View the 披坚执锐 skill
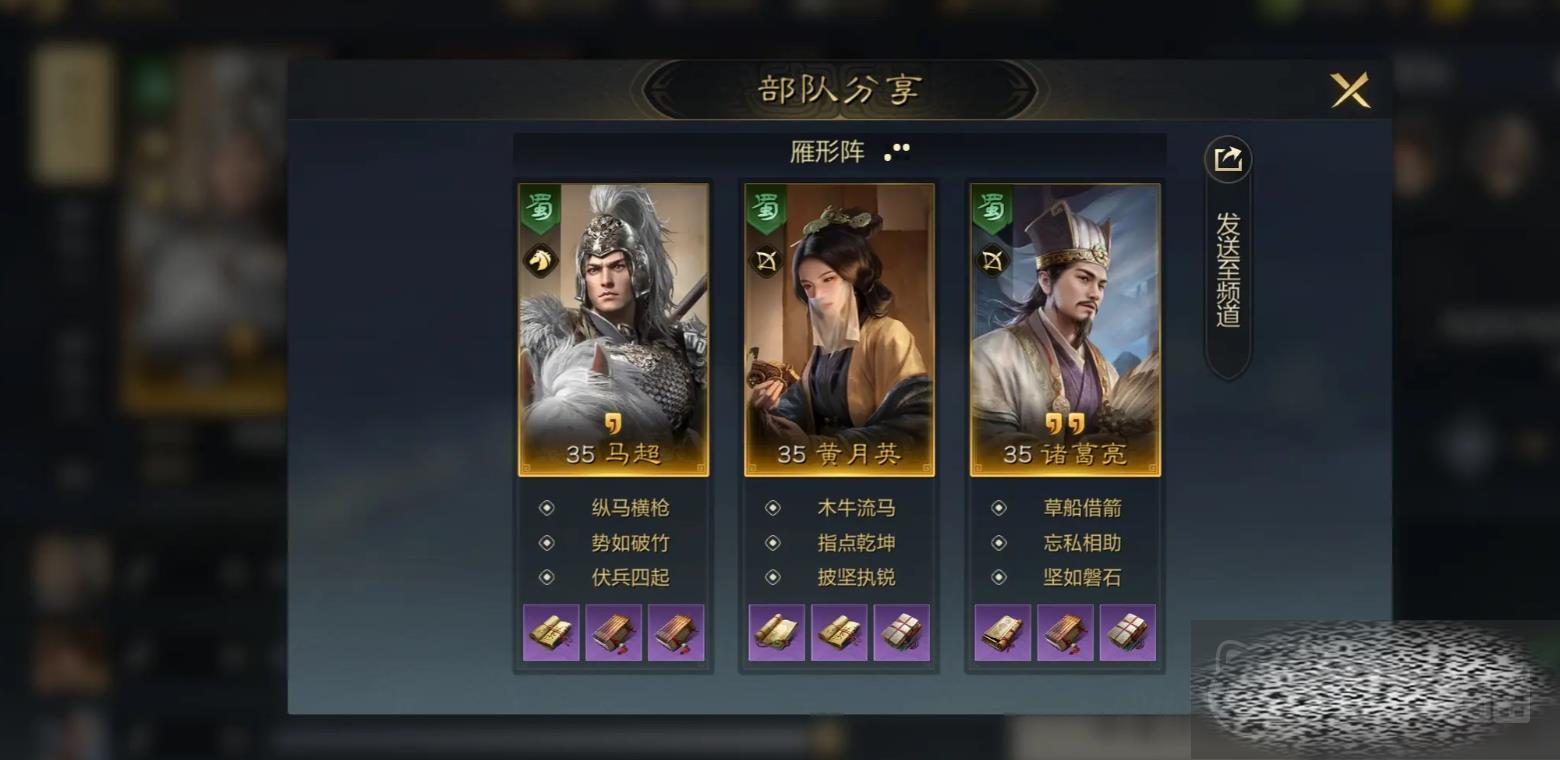Image resolution: width=1560 pixels, height=760 pixels. point(855,577)
